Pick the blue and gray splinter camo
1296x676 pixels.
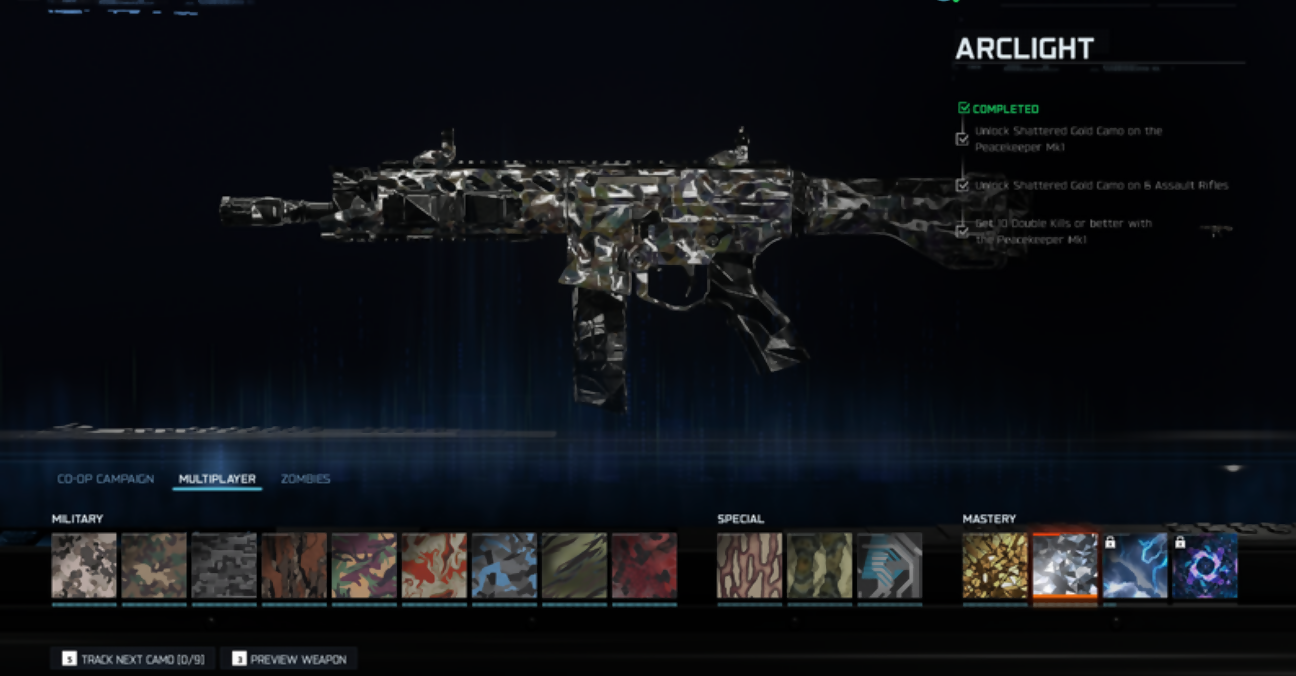click(504, 566)
